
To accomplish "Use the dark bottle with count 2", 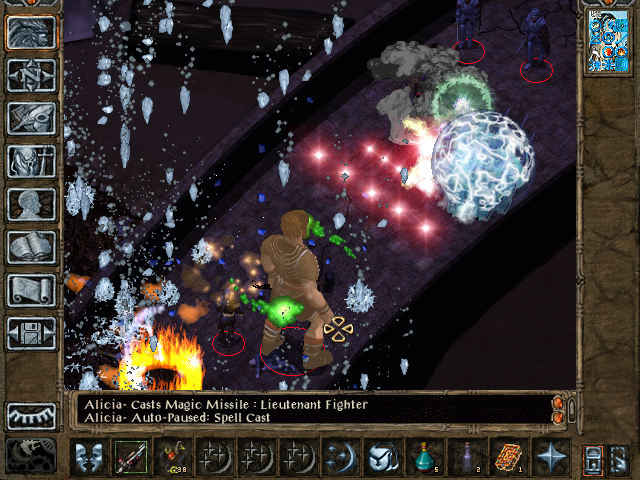I will (x=466, y=457).
